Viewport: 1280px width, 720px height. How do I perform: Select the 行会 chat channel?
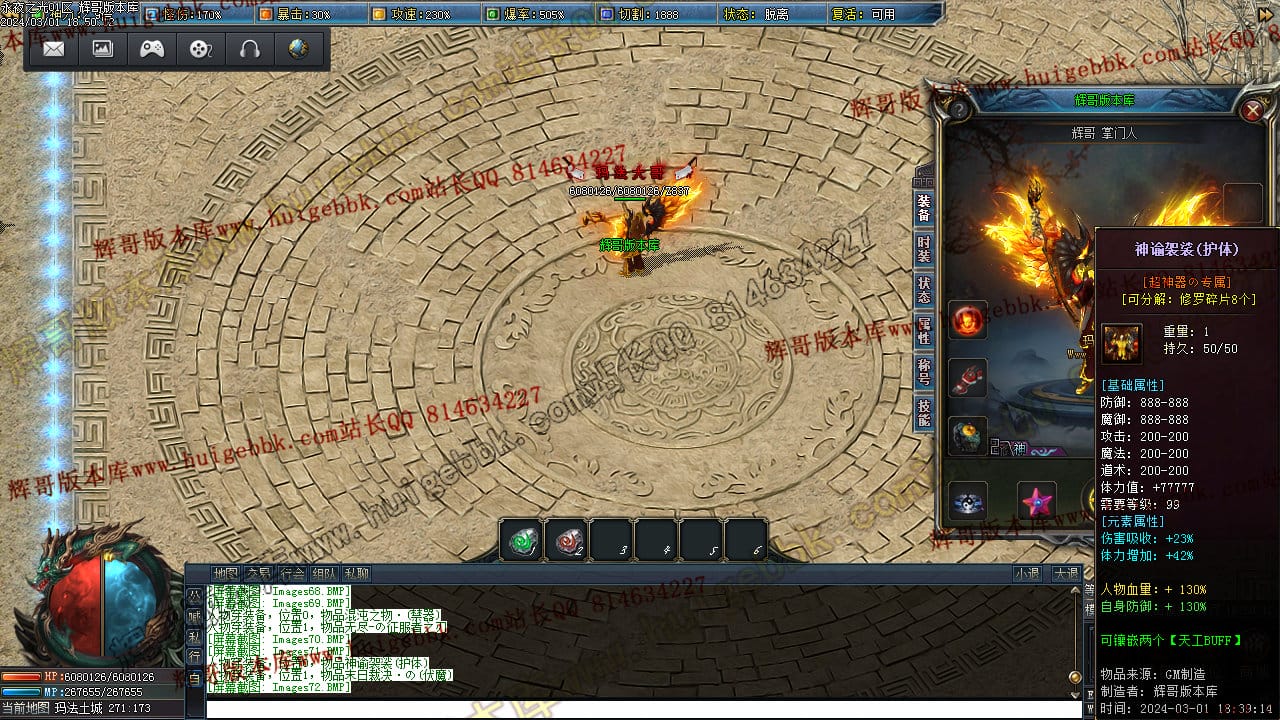tap(292, 574)
